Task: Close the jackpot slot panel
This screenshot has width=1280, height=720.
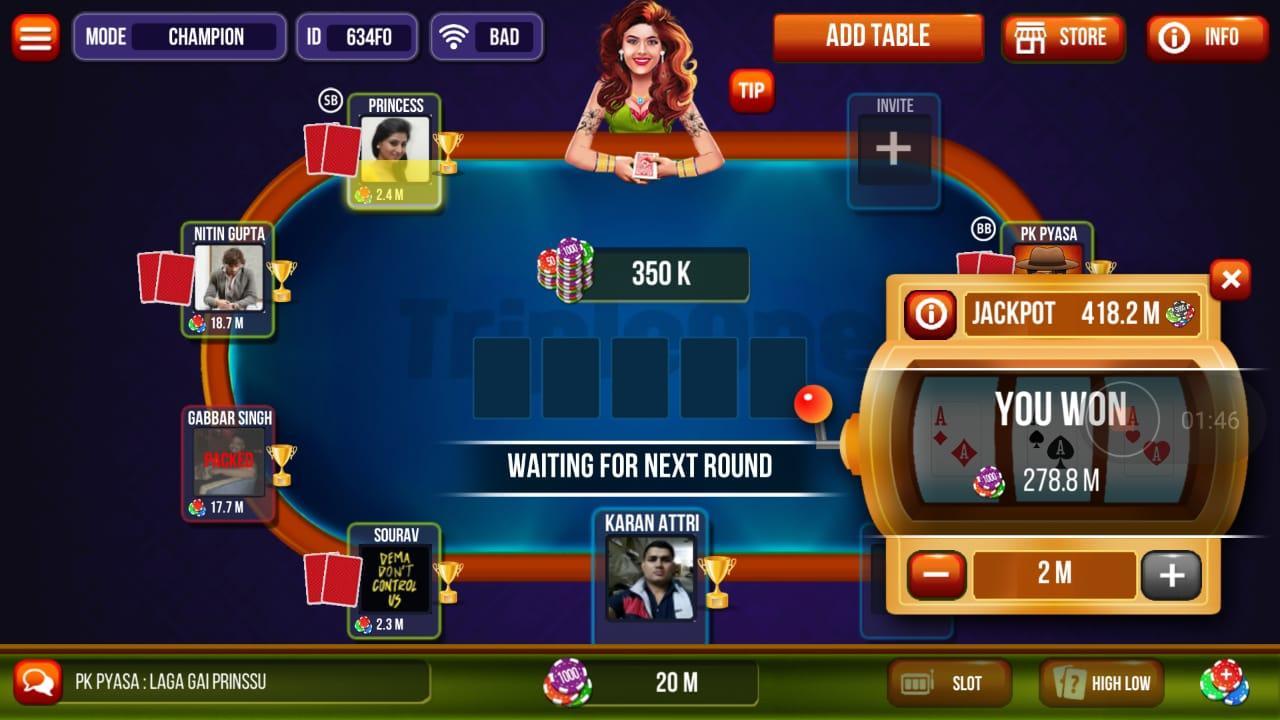Action: pos(1230,280)
